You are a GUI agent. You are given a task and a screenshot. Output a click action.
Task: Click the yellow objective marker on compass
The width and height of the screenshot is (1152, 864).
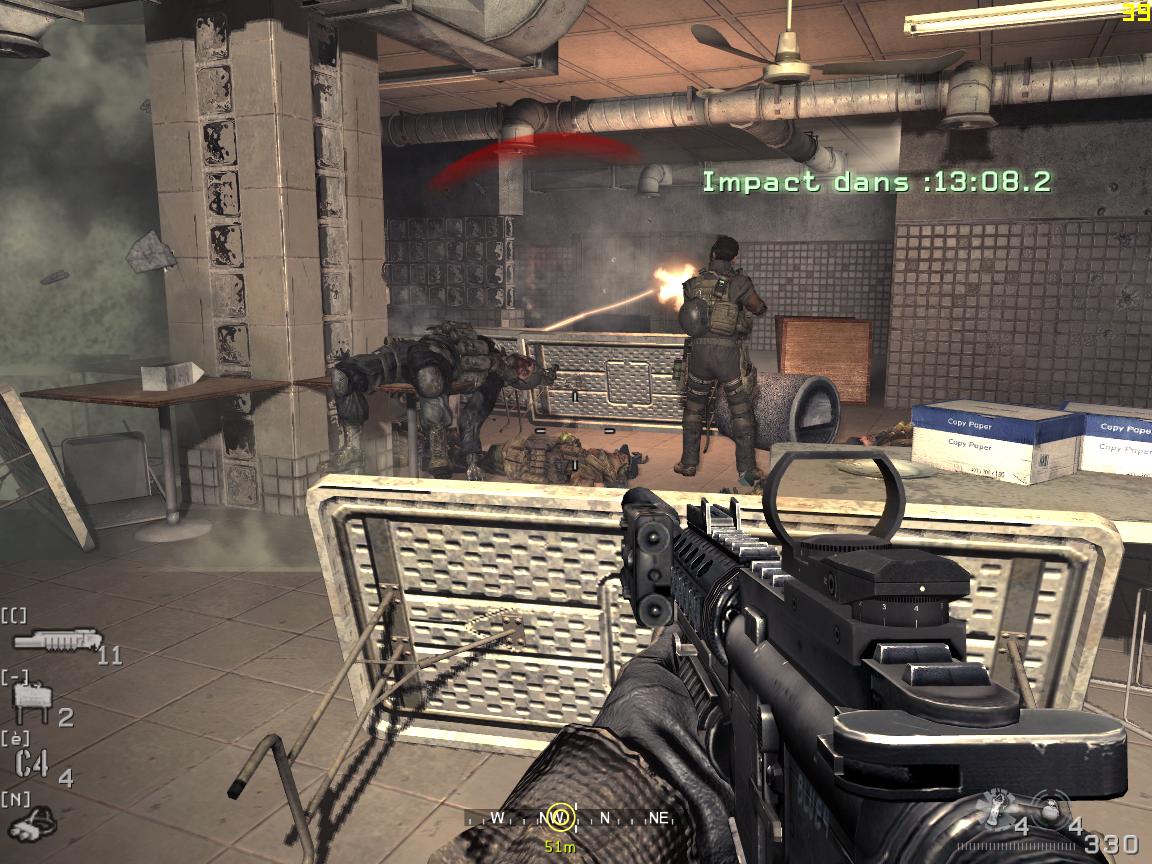[x=560, y=817]
